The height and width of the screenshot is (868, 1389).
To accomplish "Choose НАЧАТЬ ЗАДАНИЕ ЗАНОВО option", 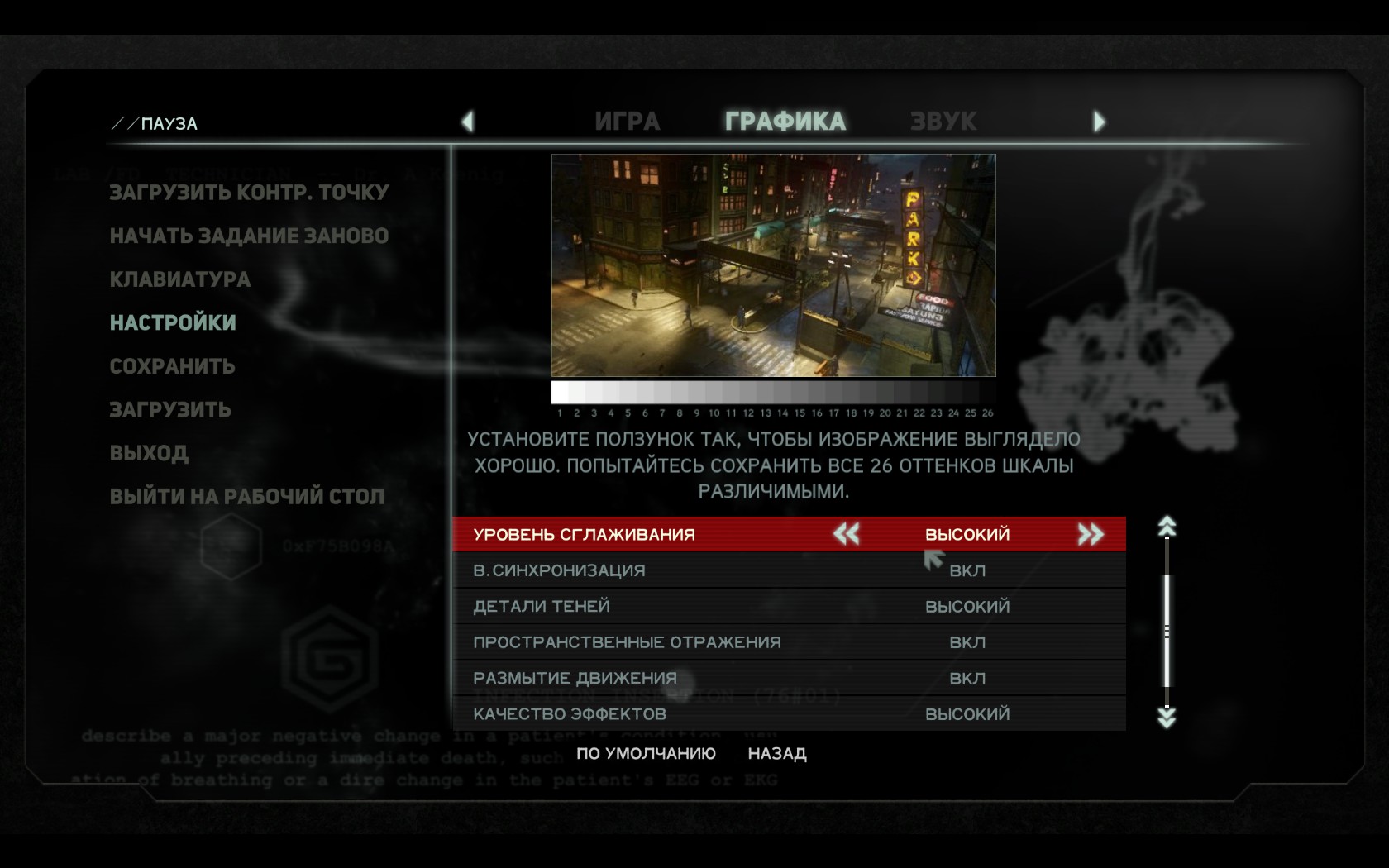I will pyautogui.click(x=249, y=236).
